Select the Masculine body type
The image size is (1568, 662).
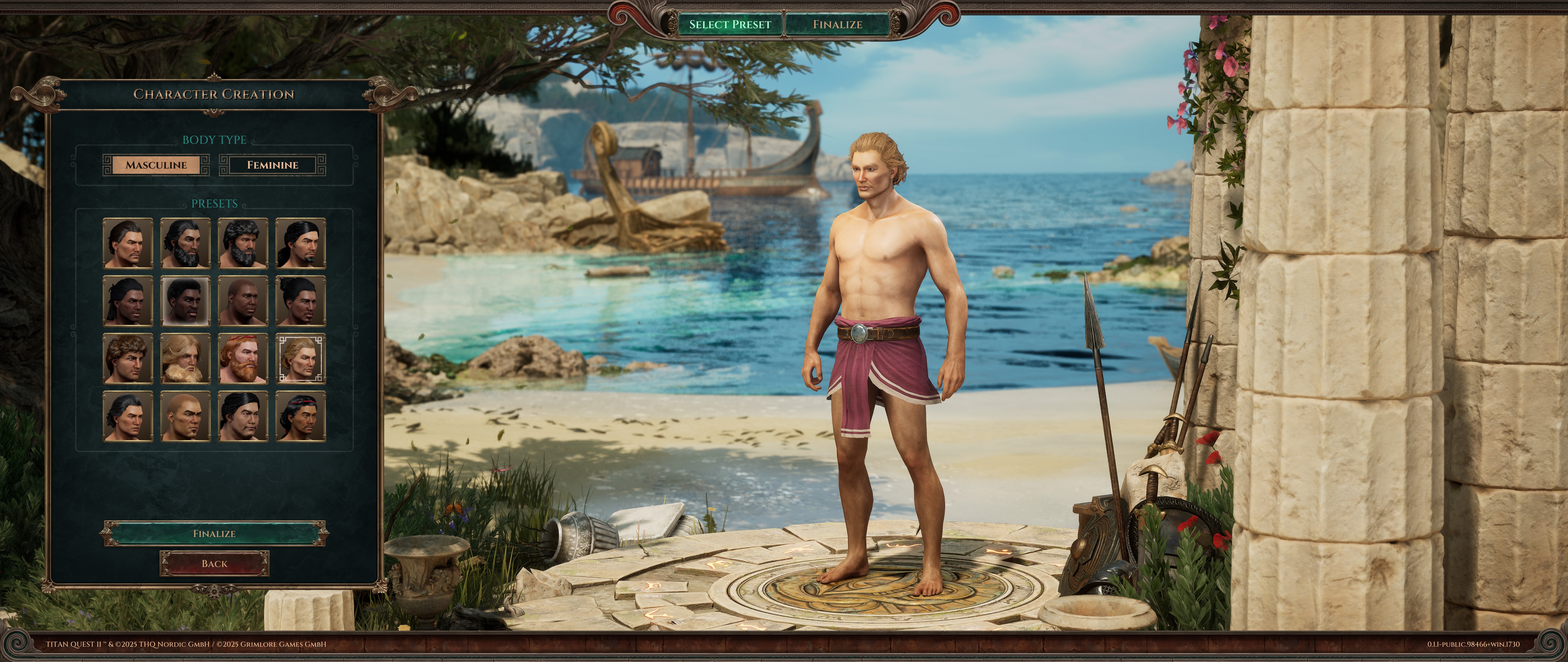pos(156,165)
